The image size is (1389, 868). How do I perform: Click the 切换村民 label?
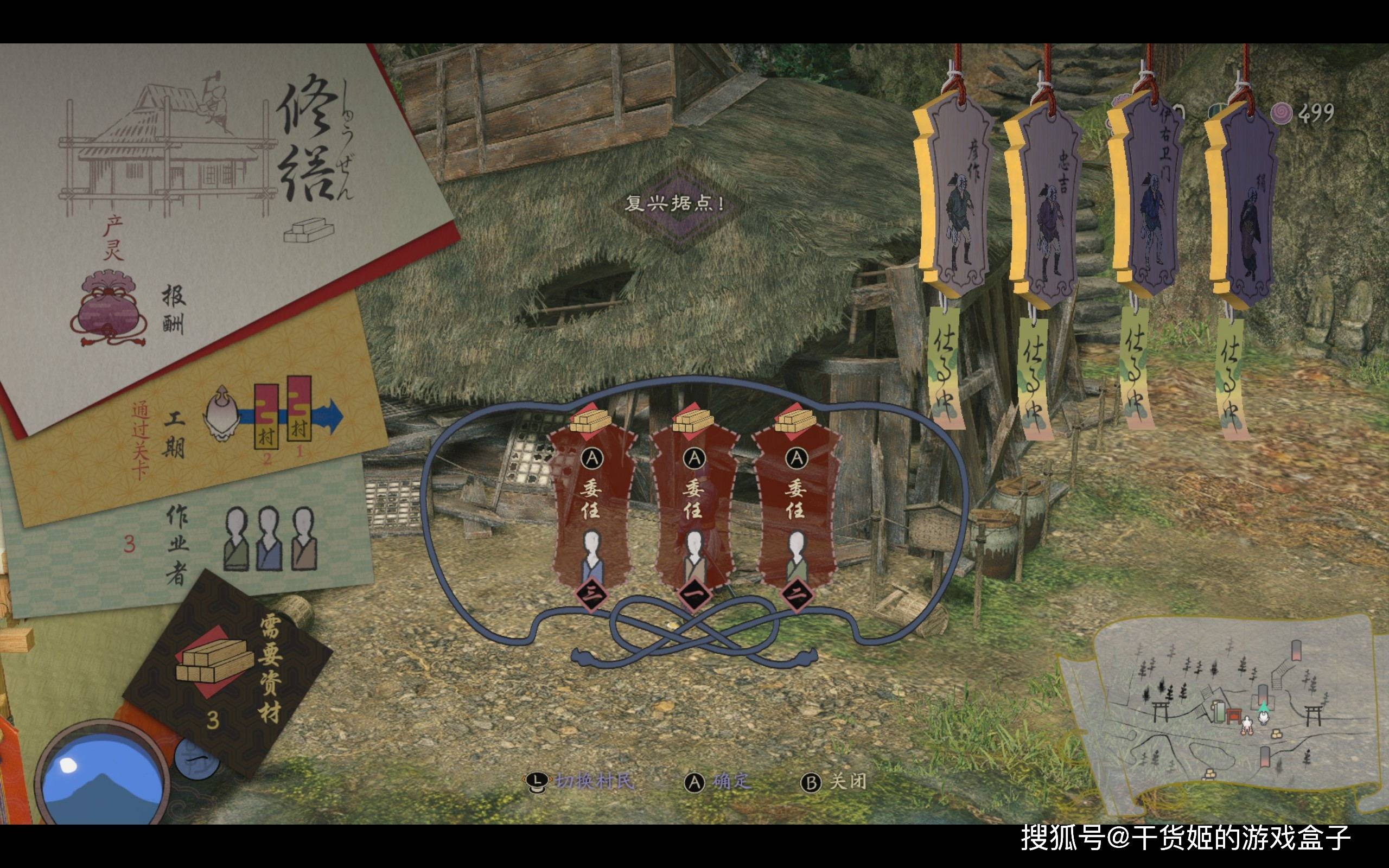coord(594,781)
